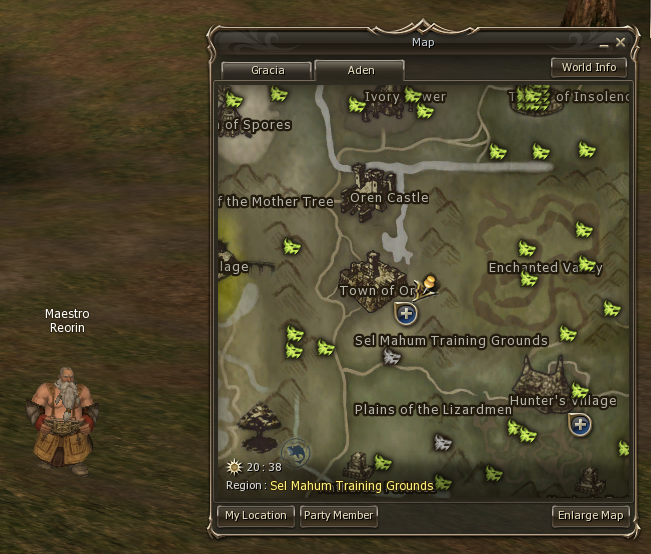The image size is (651, 554).
Task: Click Plains of the Lizardmen label
Action: pyautogui.click(x=433, y=409)
